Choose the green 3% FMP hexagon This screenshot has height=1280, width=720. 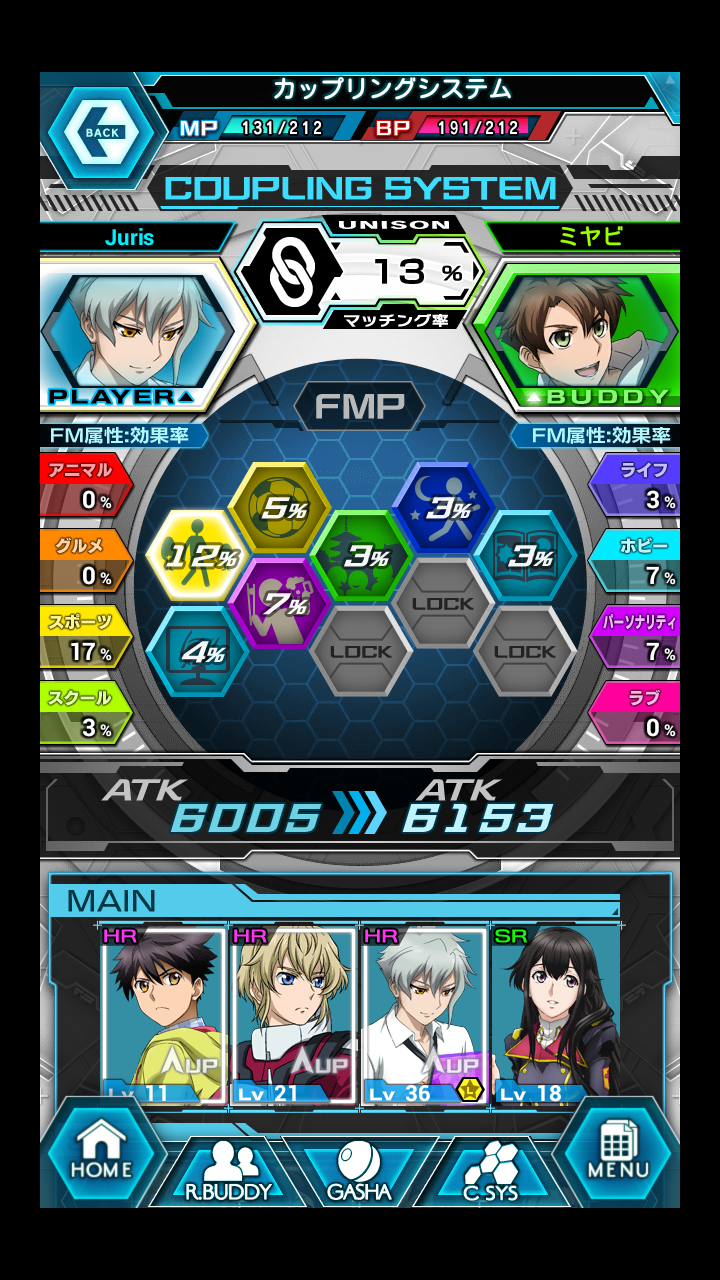click(361, 556)
